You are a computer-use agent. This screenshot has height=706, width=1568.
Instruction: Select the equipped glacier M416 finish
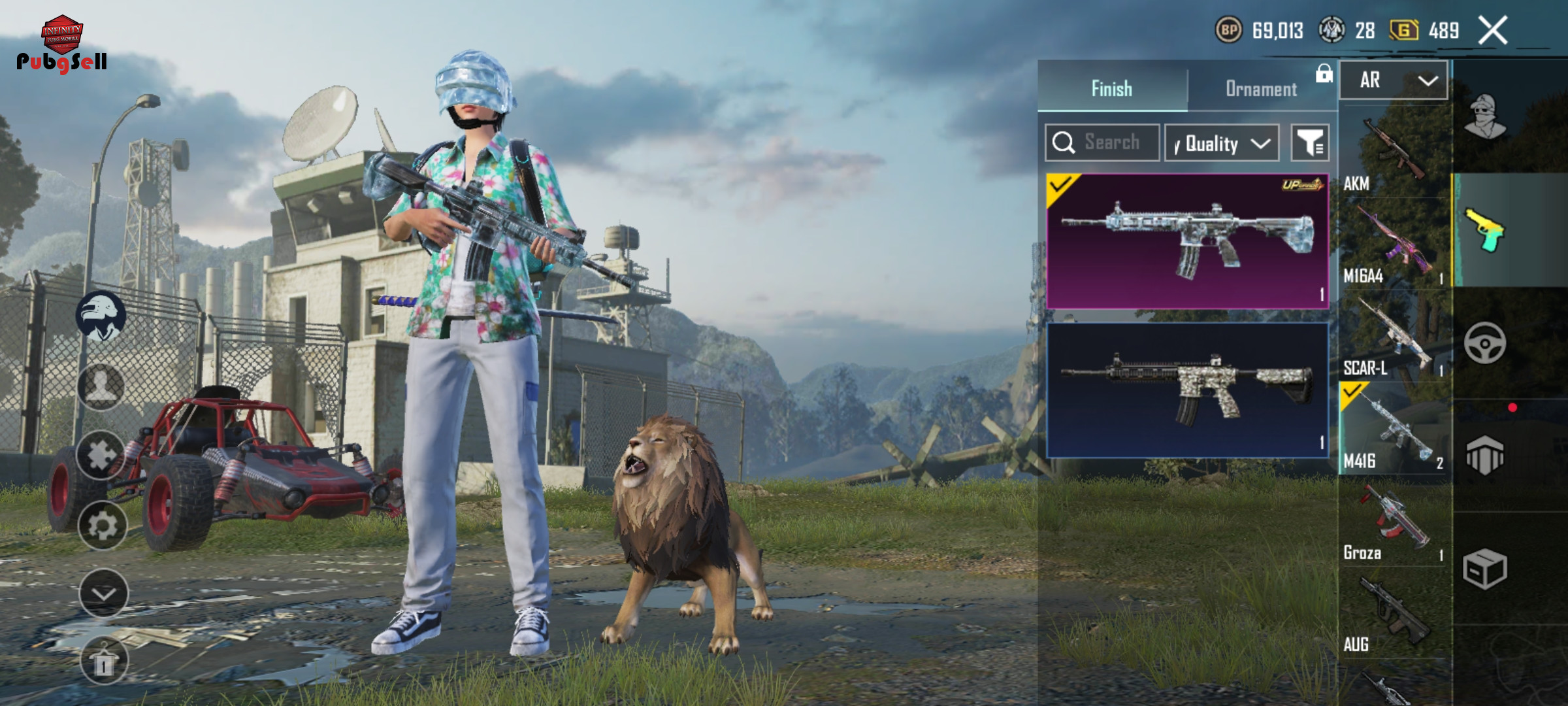[1187, 241]
